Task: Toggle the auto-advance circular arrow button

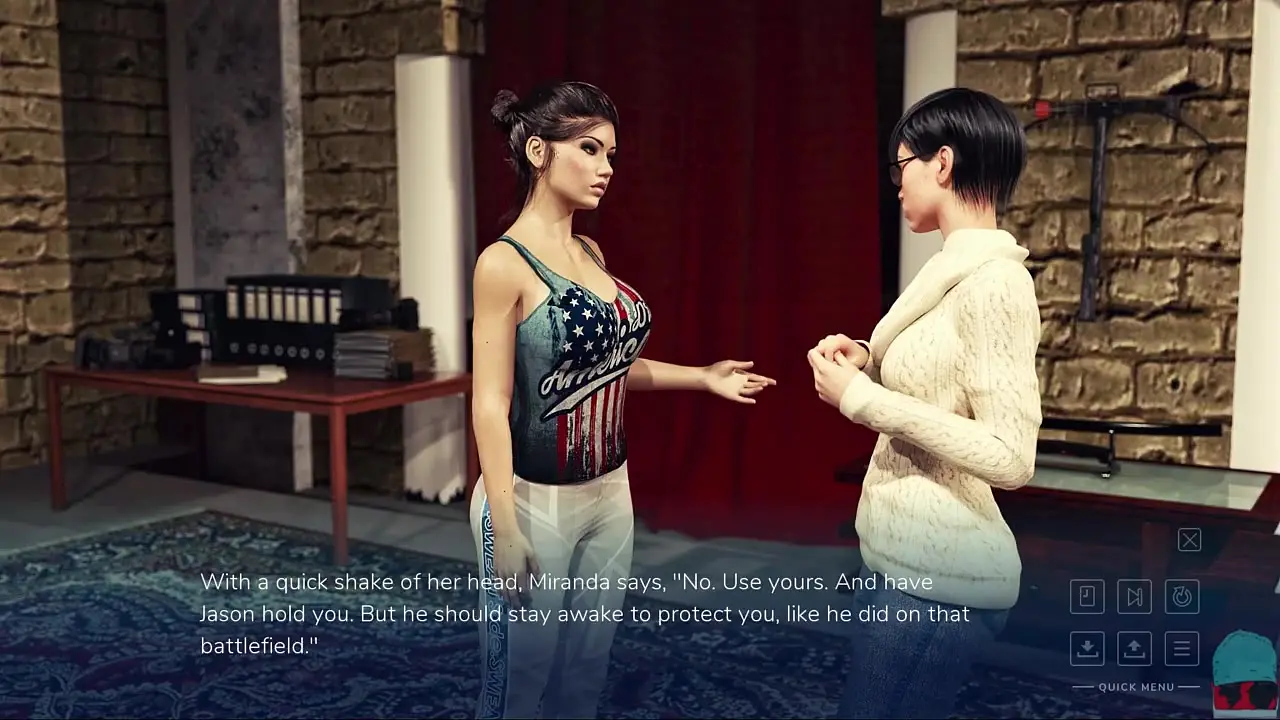Action: [1182, 597]
